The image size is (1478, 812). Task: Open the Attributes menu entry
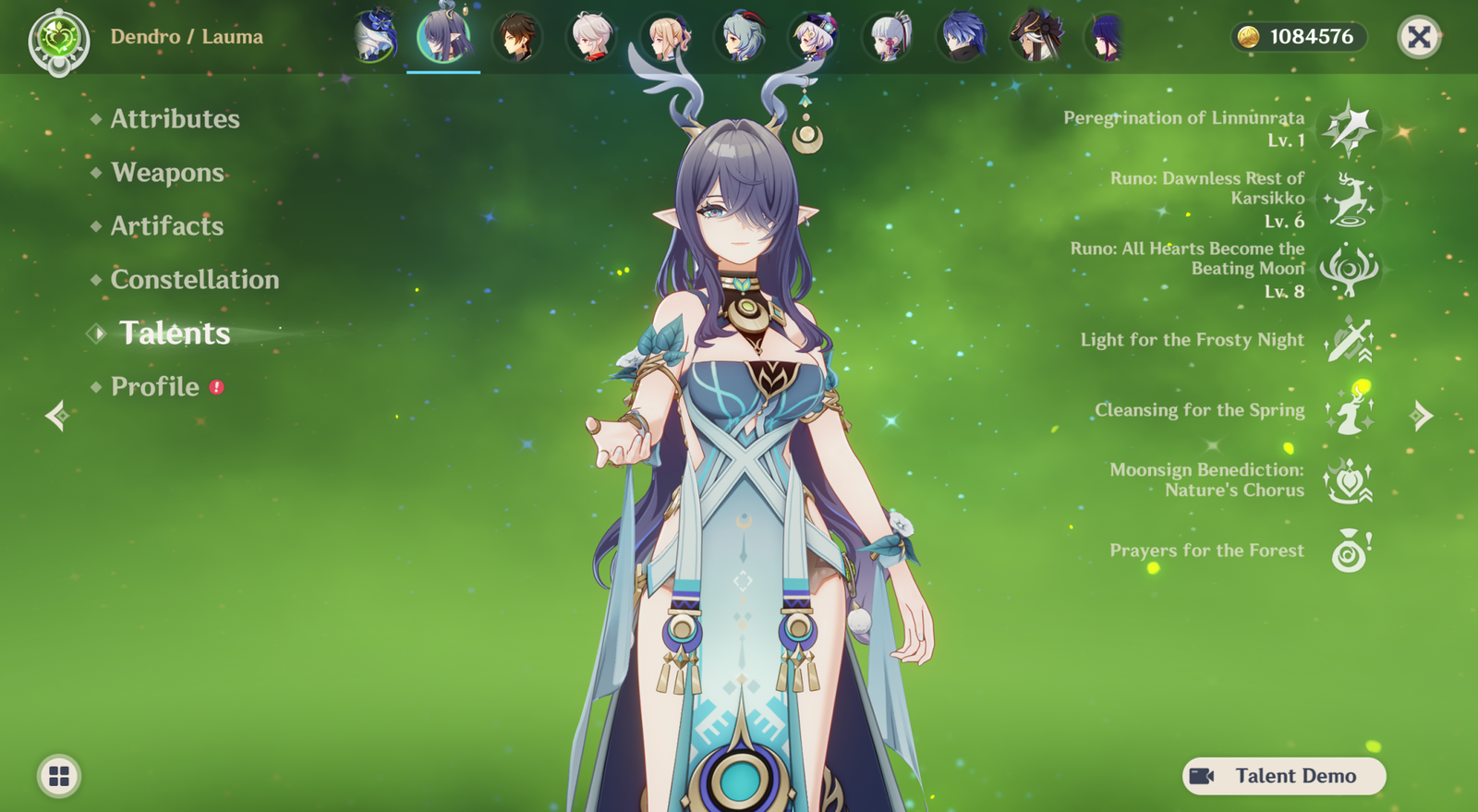coord(175,119)
